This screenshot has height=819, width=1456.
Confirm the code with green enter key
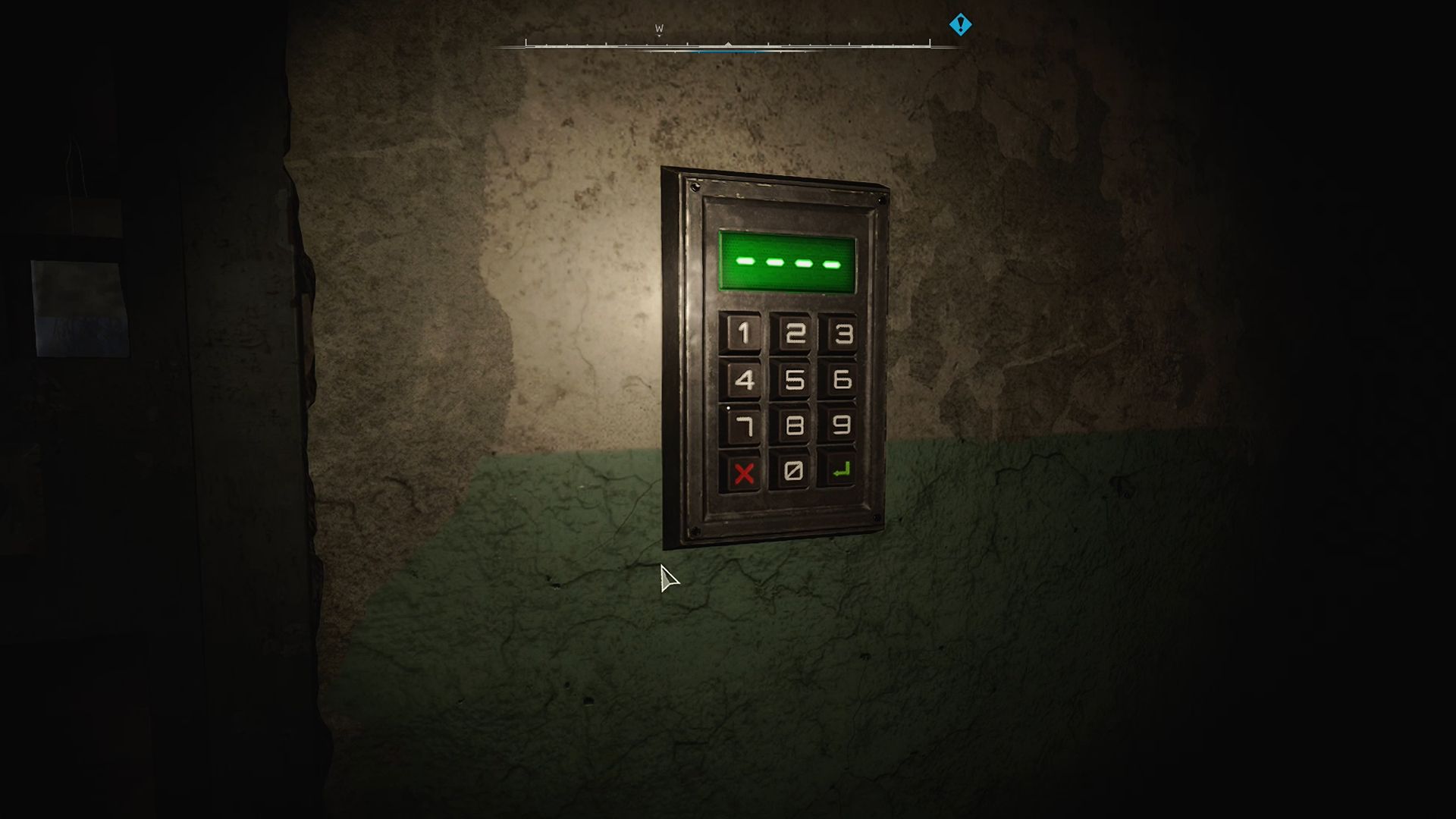pos(840,471)
